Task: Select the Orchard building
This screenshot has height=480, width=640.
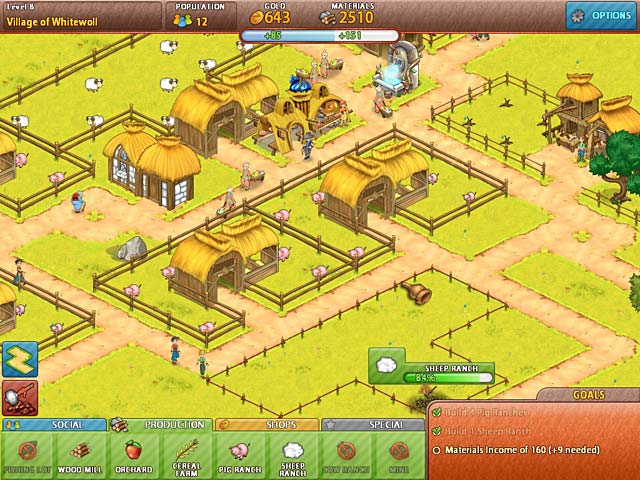Action: point(133,455)
